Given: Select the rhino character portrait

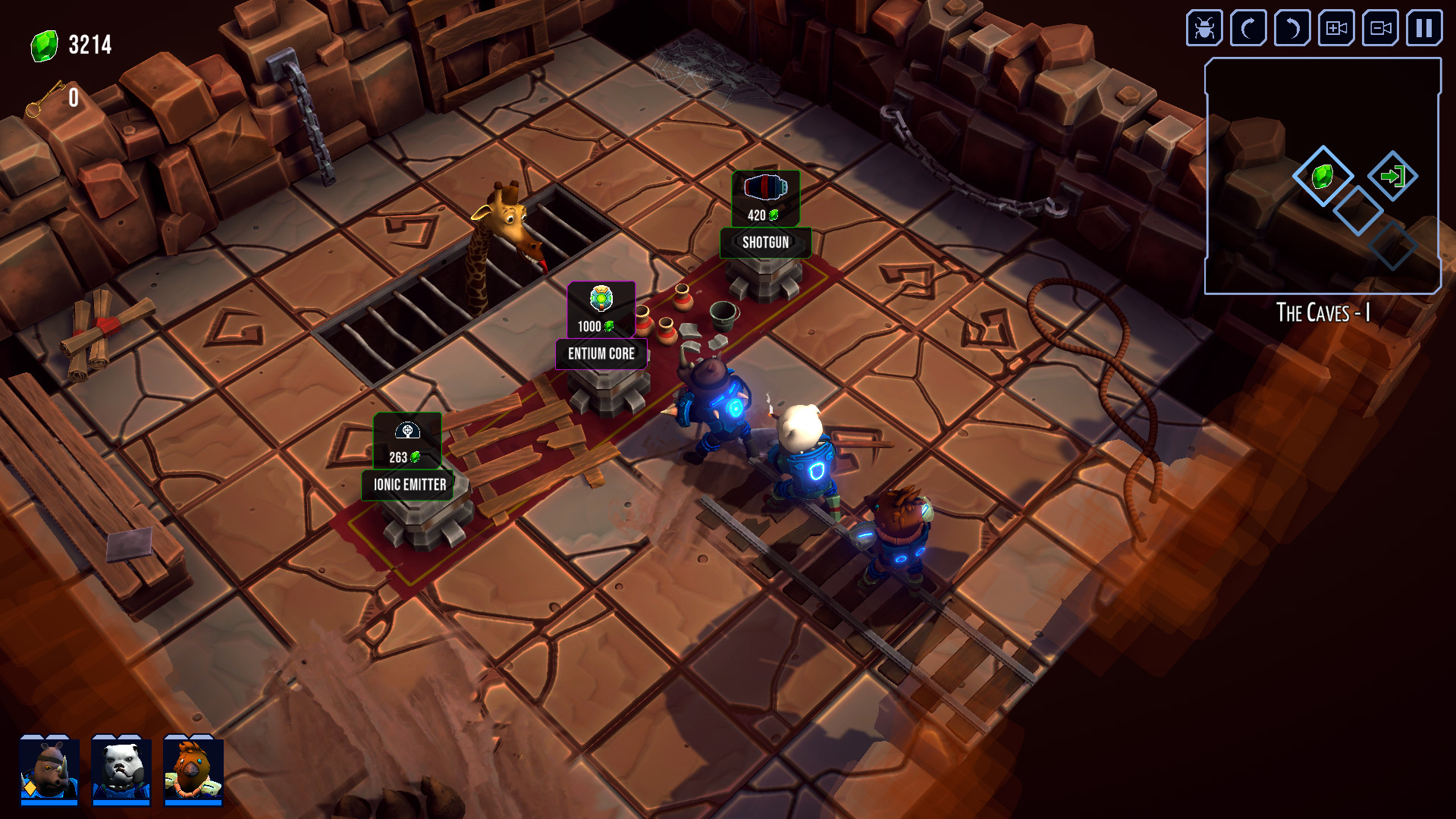Looking at the screenshot, I should point(49,768).
